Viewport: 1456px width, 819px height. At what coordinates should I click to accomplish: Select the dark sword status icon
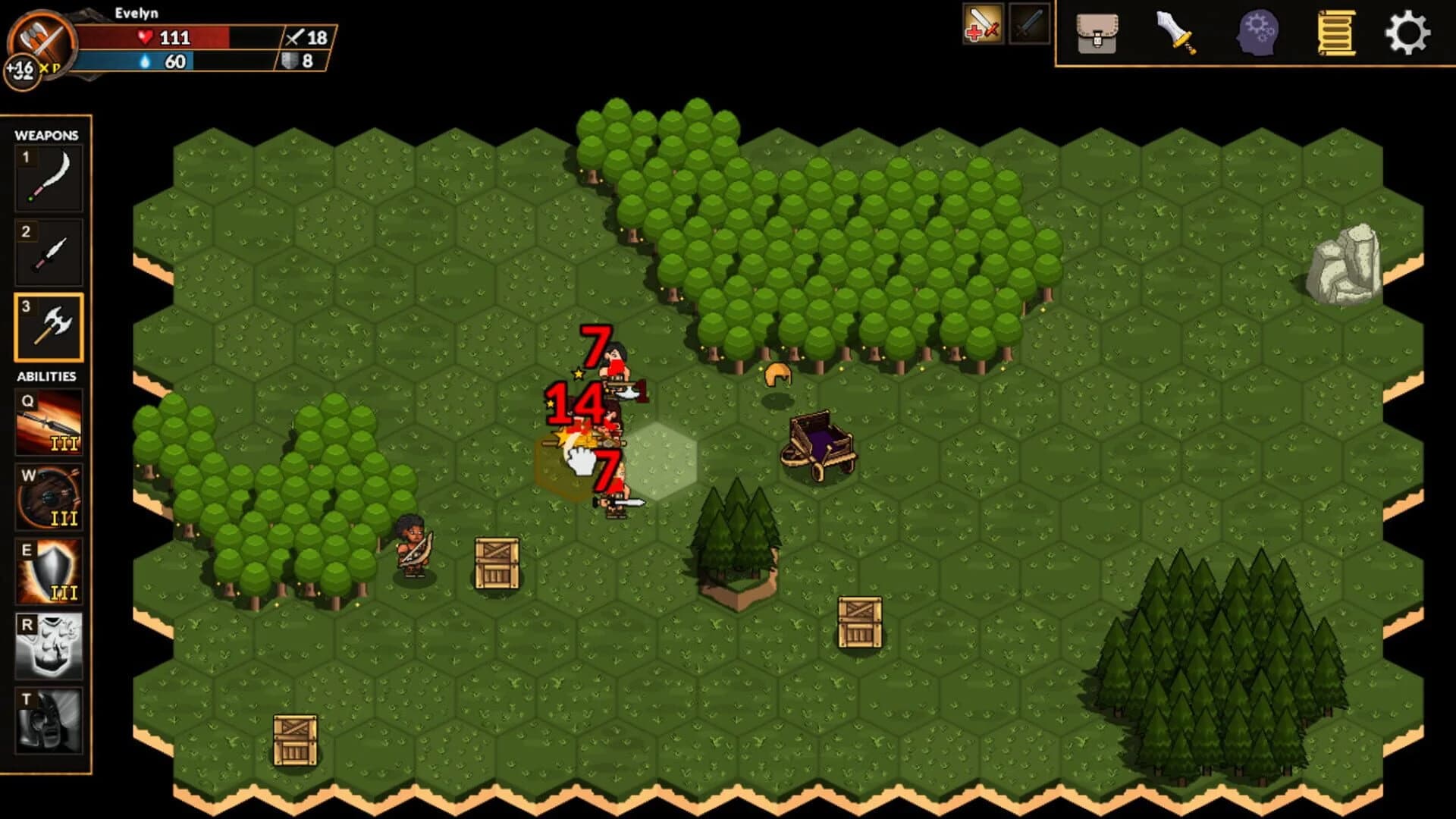pyautogui.click(x=1029, y=24)
